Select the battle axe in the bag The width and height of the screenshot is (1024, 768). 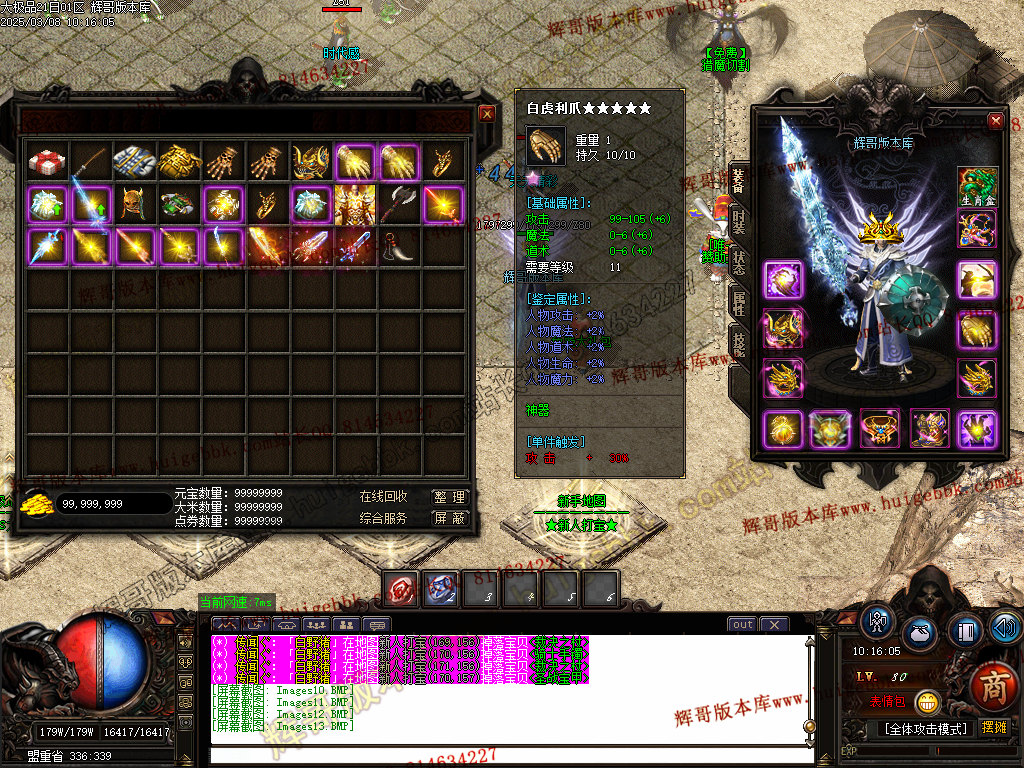click(x=399, y=204)
